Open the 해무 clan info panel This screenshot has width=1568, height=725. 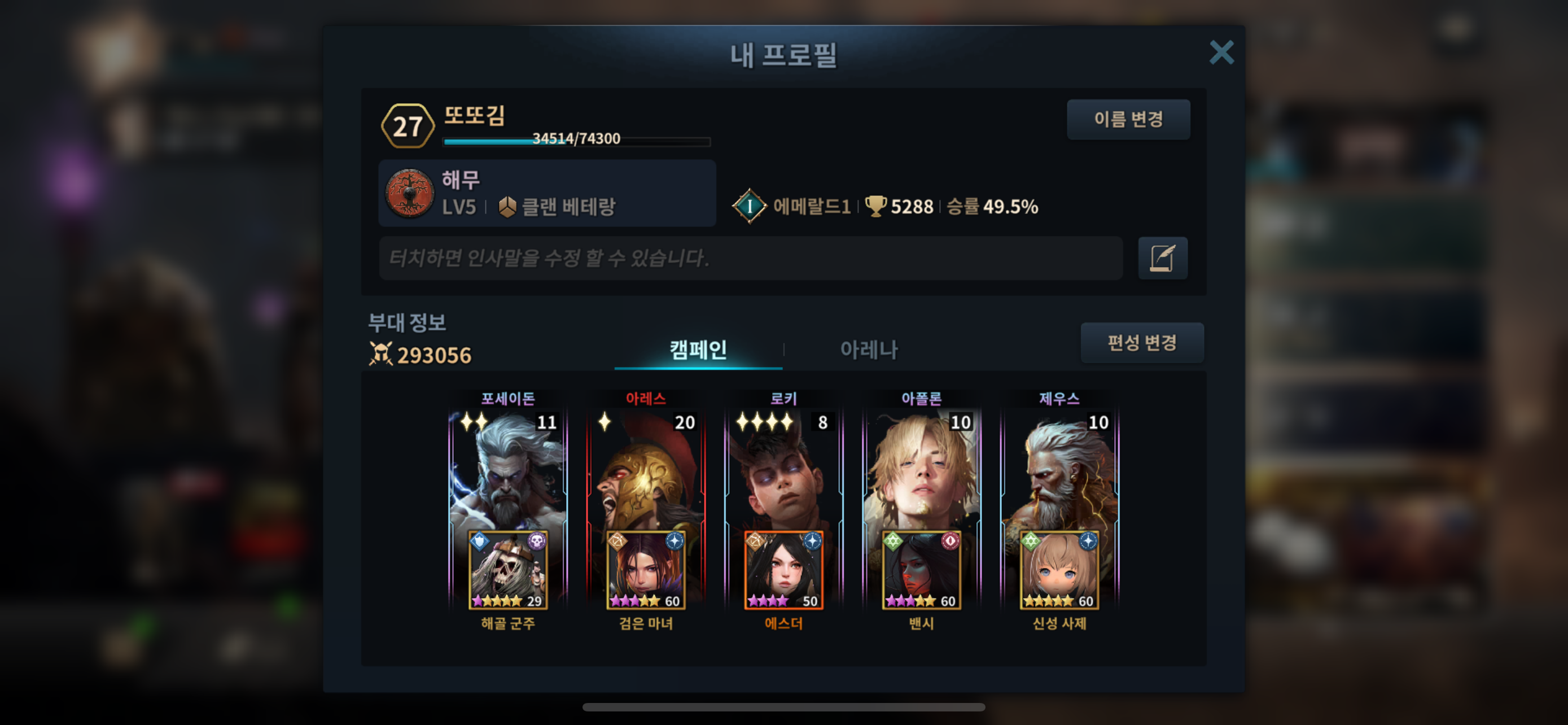pyautogui.click(x=546, y=194)
